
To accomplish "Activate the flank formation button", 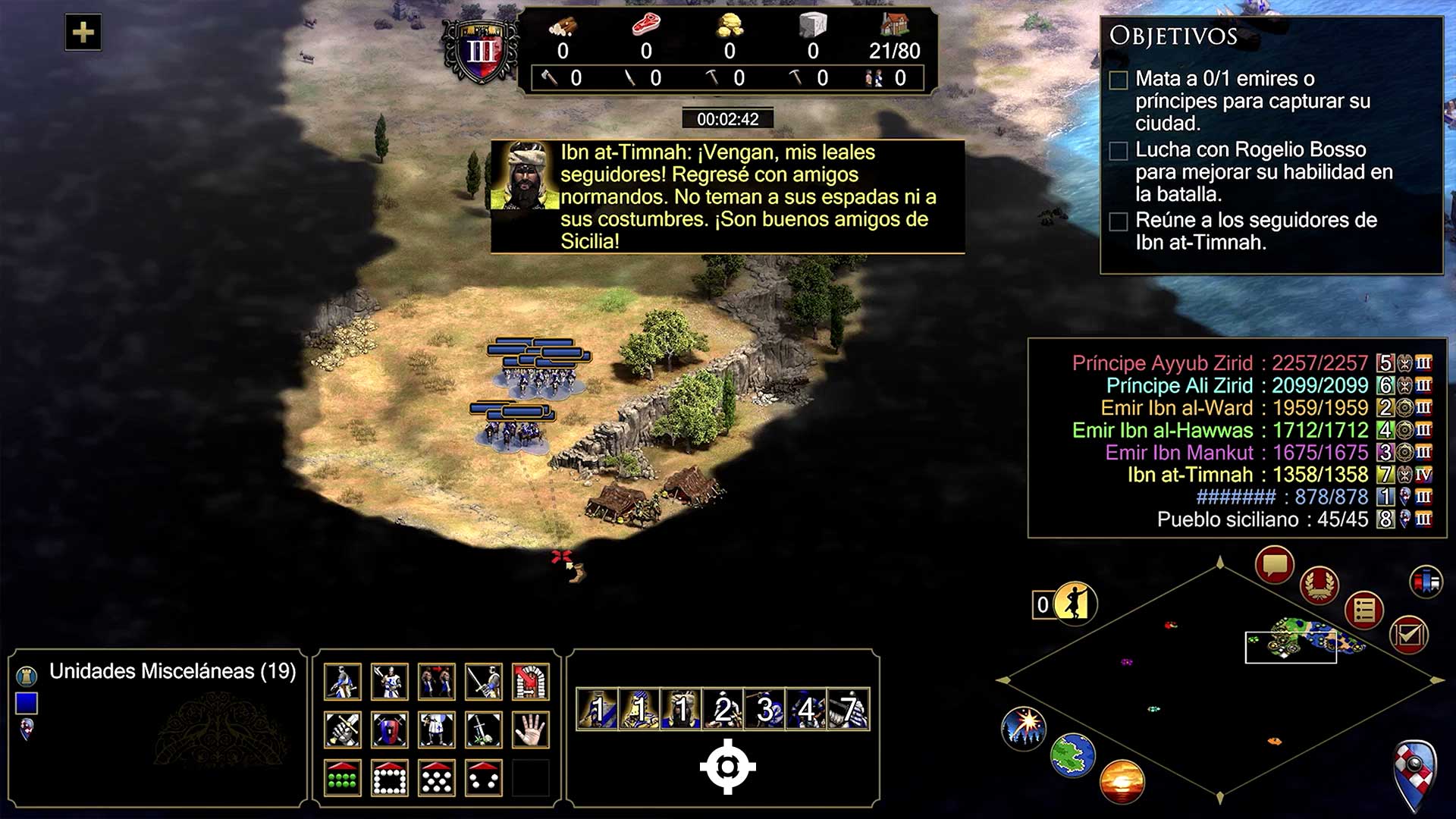I will click(x=484, y=777).
